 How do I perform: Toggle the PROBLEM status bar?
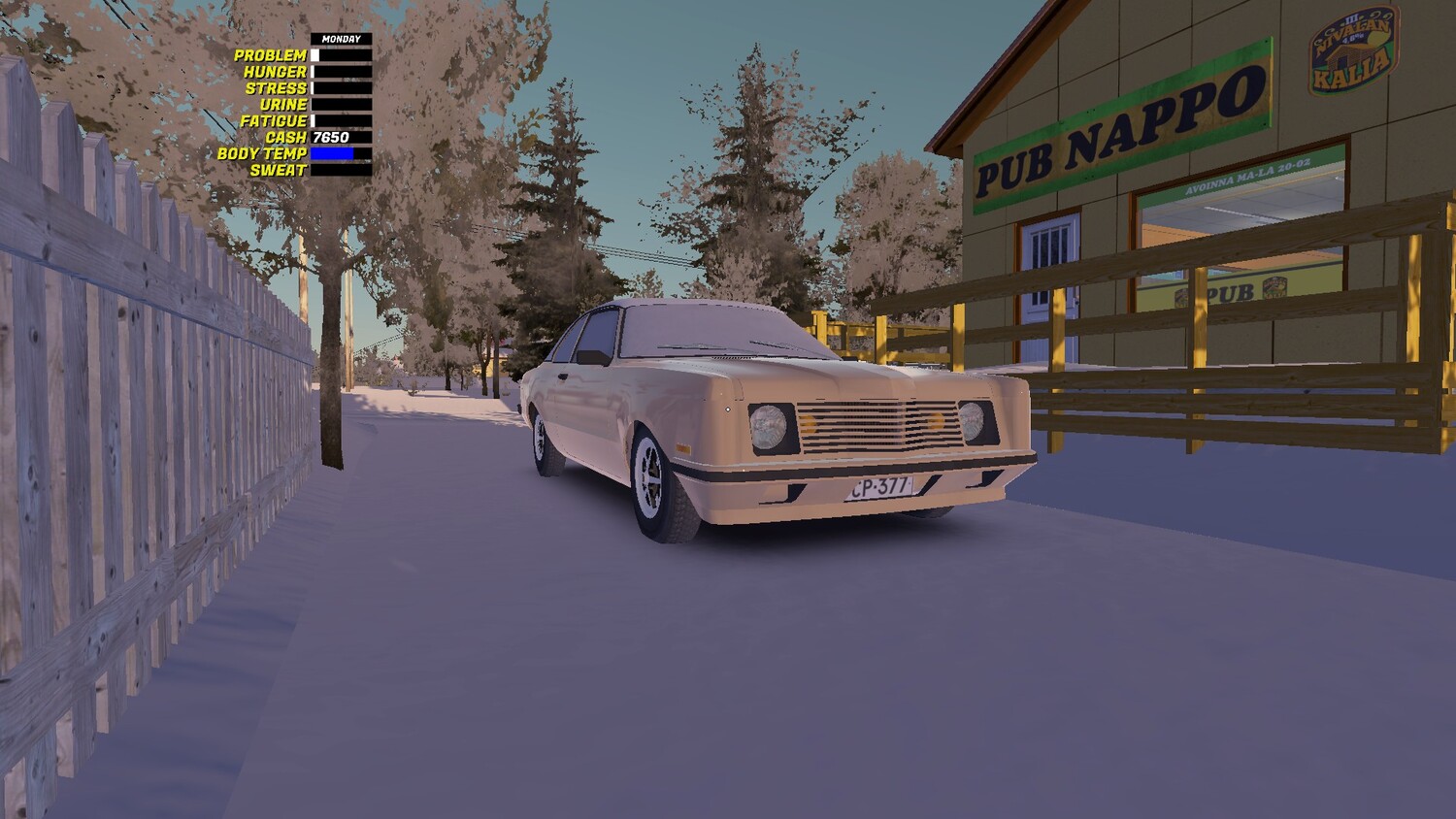coord(340,55)
